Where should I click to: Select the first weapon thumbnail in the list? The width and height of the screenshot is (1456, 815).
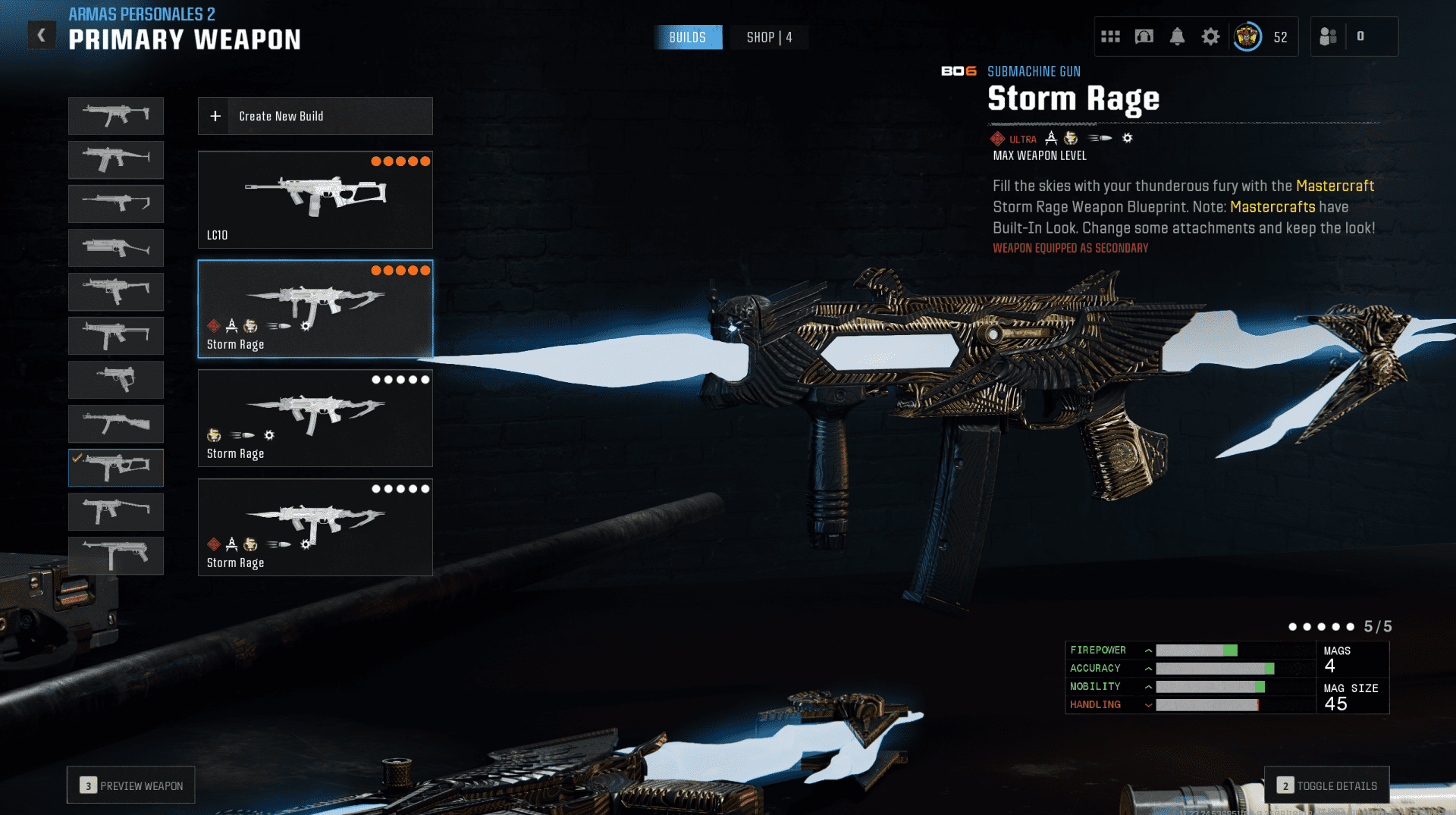[116, 116]
